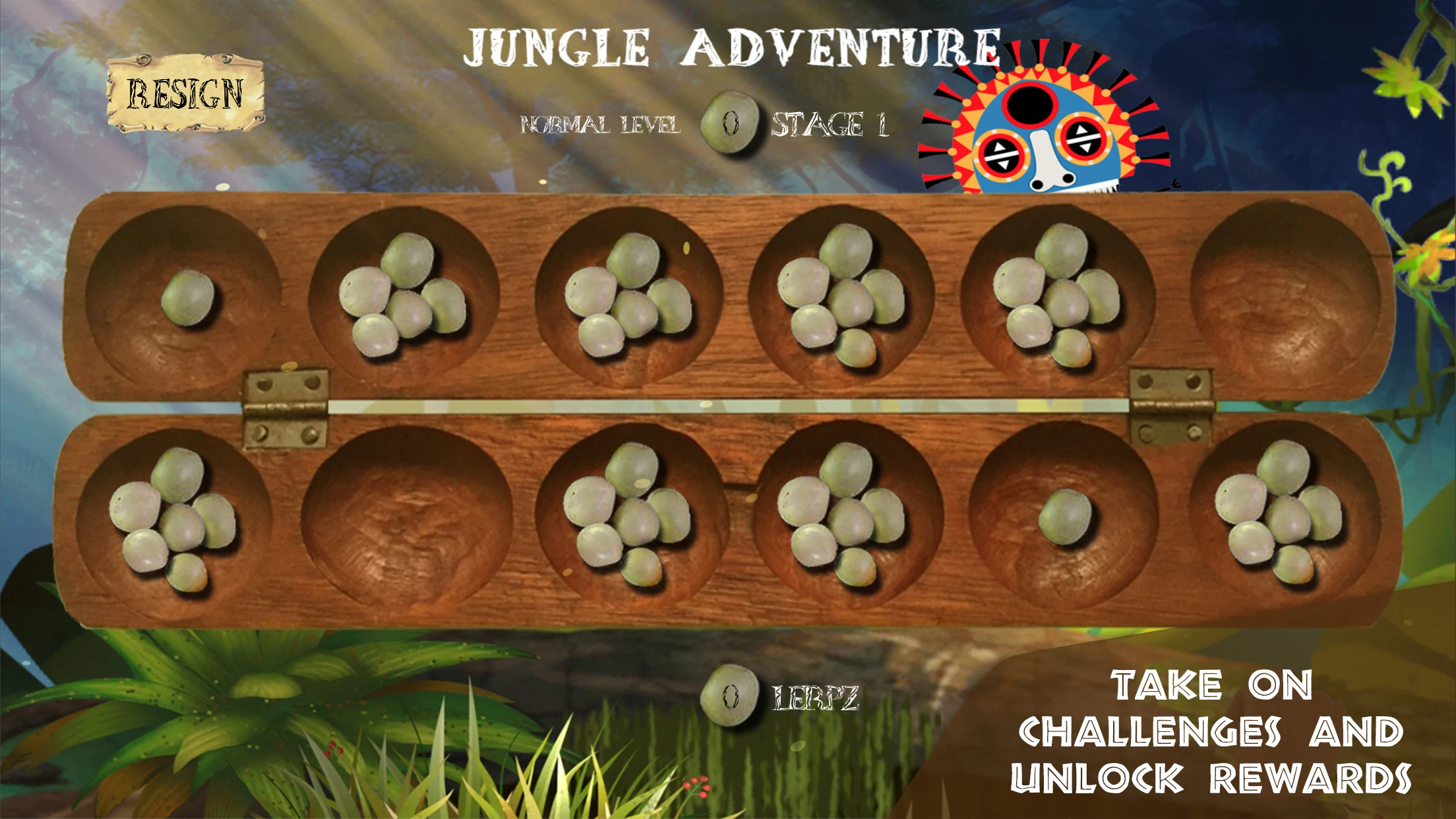Click the RESIGN button

[x=185, y=93]
